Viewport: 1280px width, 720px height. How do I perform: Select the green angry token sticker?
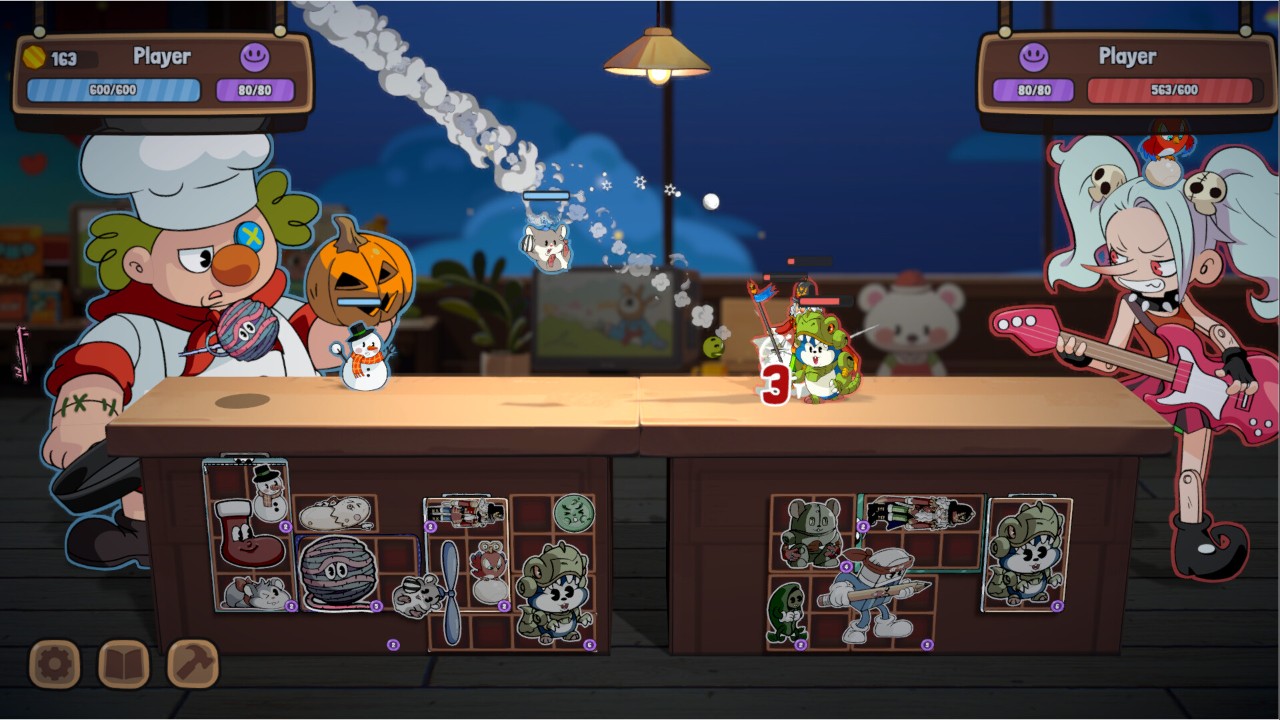point(572,514)
